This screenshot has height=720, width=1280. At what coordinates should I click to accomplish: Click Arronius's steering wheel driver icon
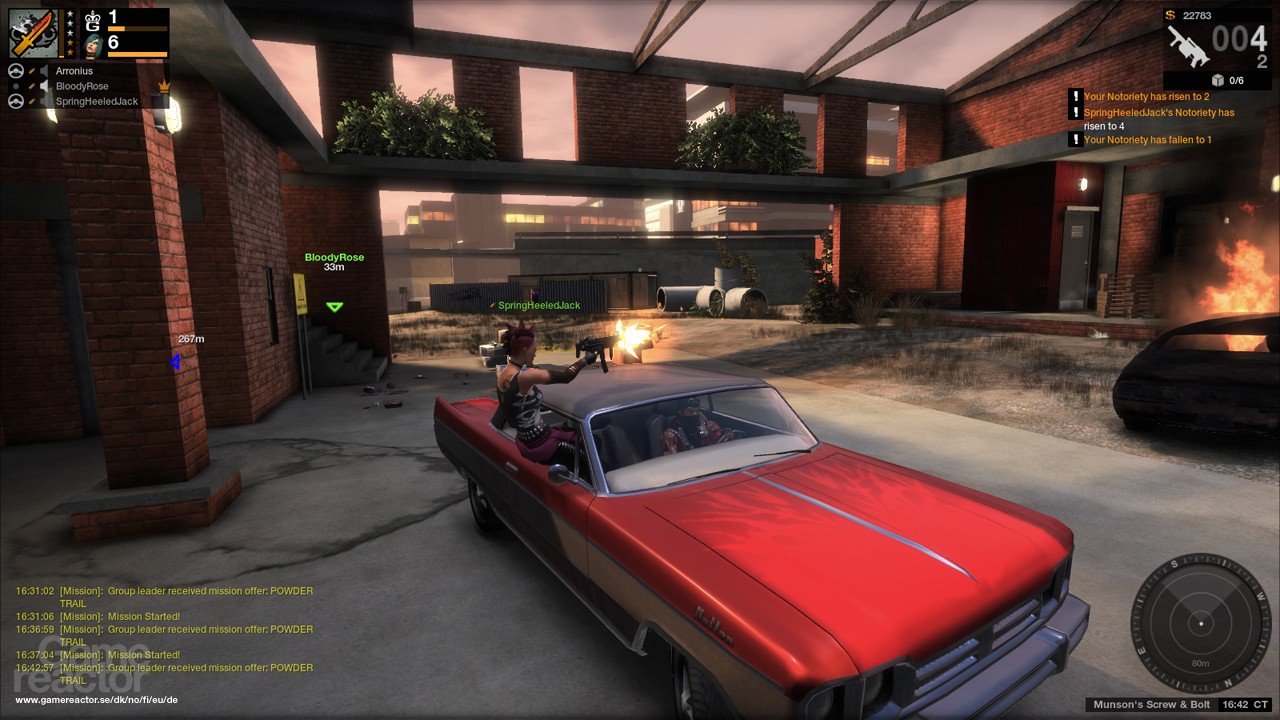click(x=16, y=71)
